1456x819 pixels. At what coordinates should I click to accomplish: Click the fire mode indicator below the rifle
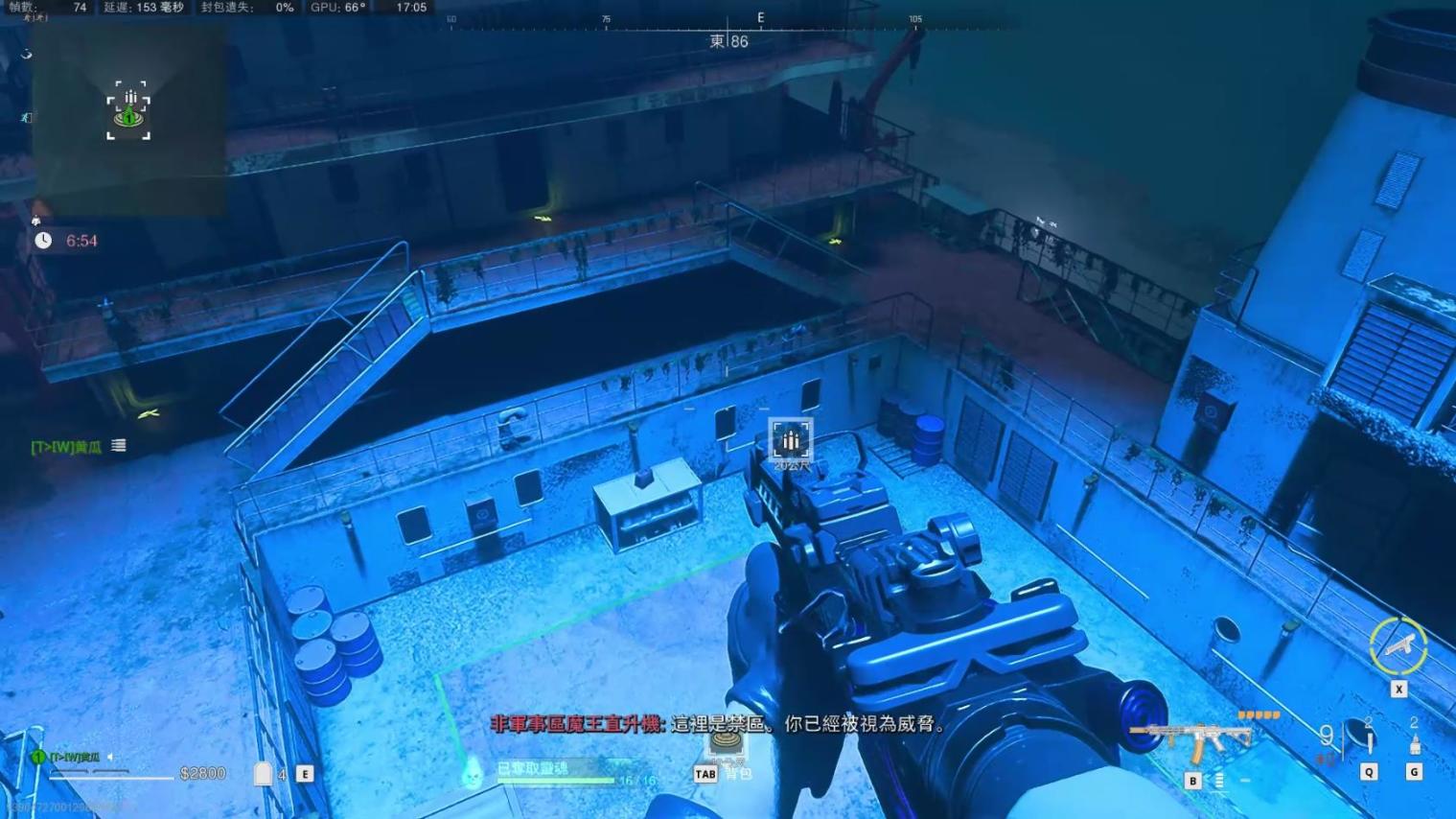coord(1219,782)
